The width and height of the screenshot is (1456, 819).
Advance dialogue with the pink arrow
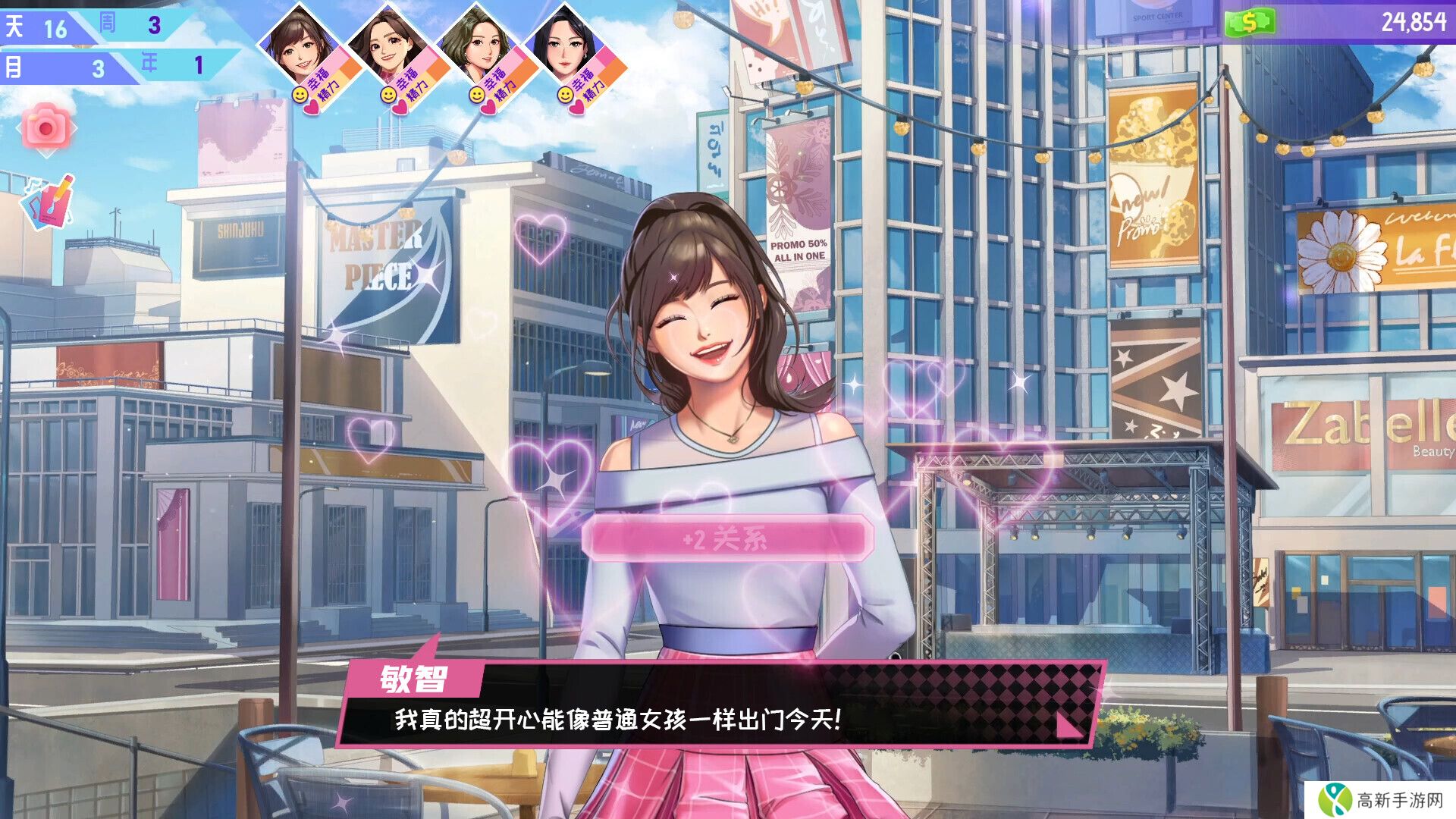1068,724
